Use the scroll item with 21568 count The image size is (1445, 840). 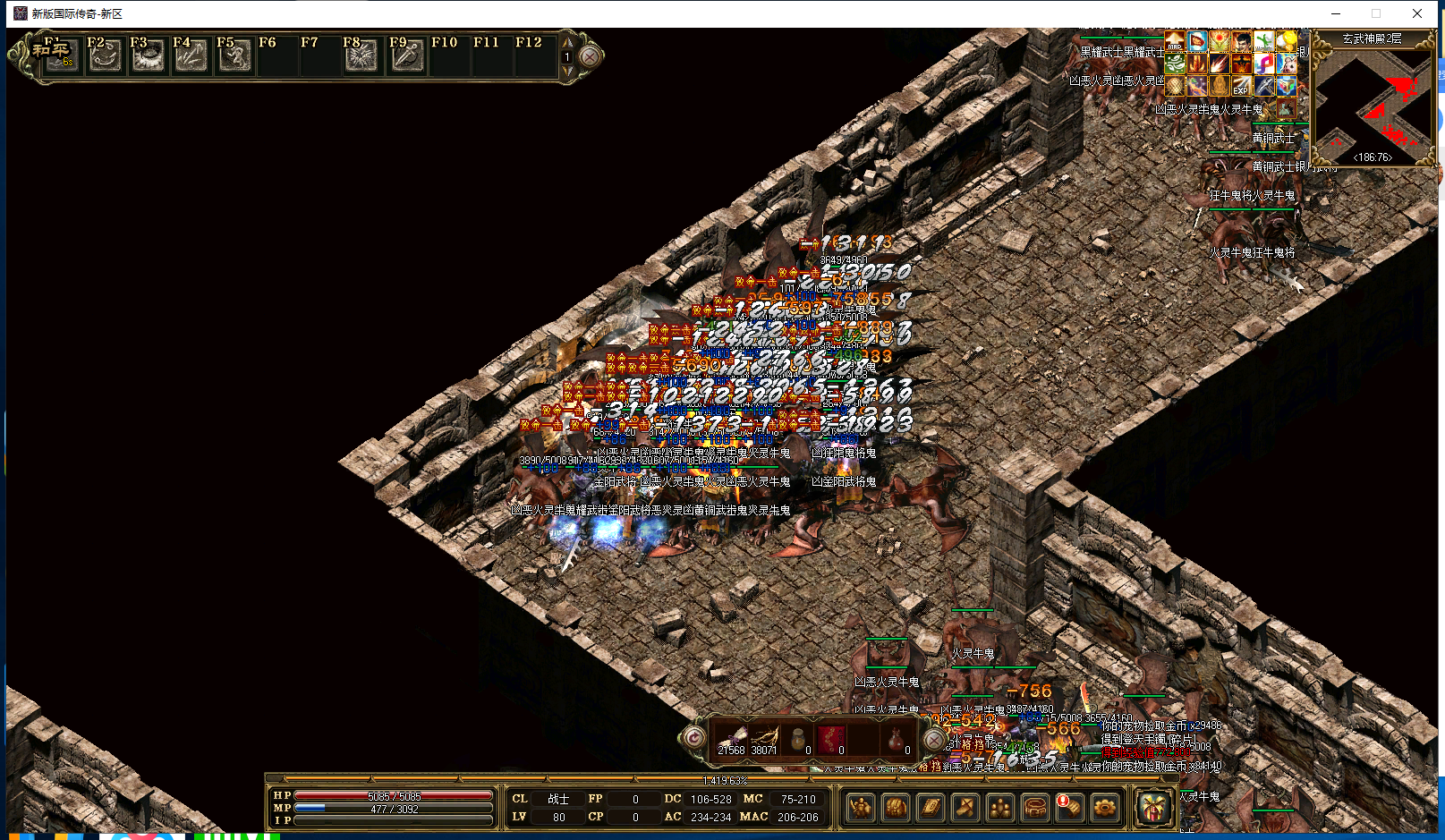[731, 740]
